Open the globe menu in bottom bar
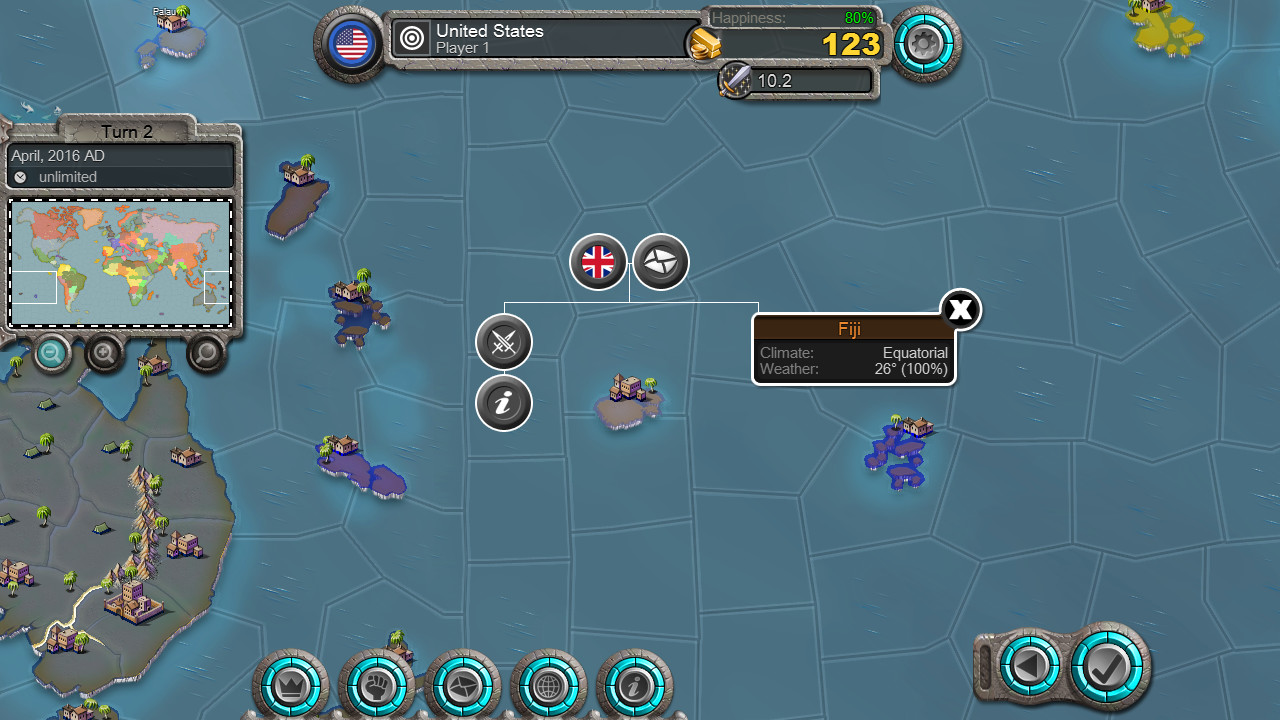 point(548,687)
